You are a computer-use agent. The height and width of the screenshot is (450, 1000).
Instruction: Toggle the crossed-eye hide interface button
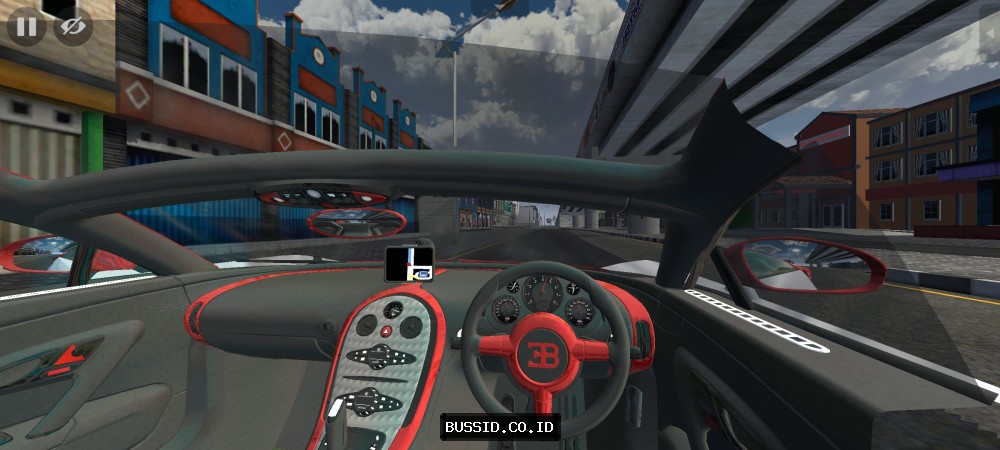point(72,26)
